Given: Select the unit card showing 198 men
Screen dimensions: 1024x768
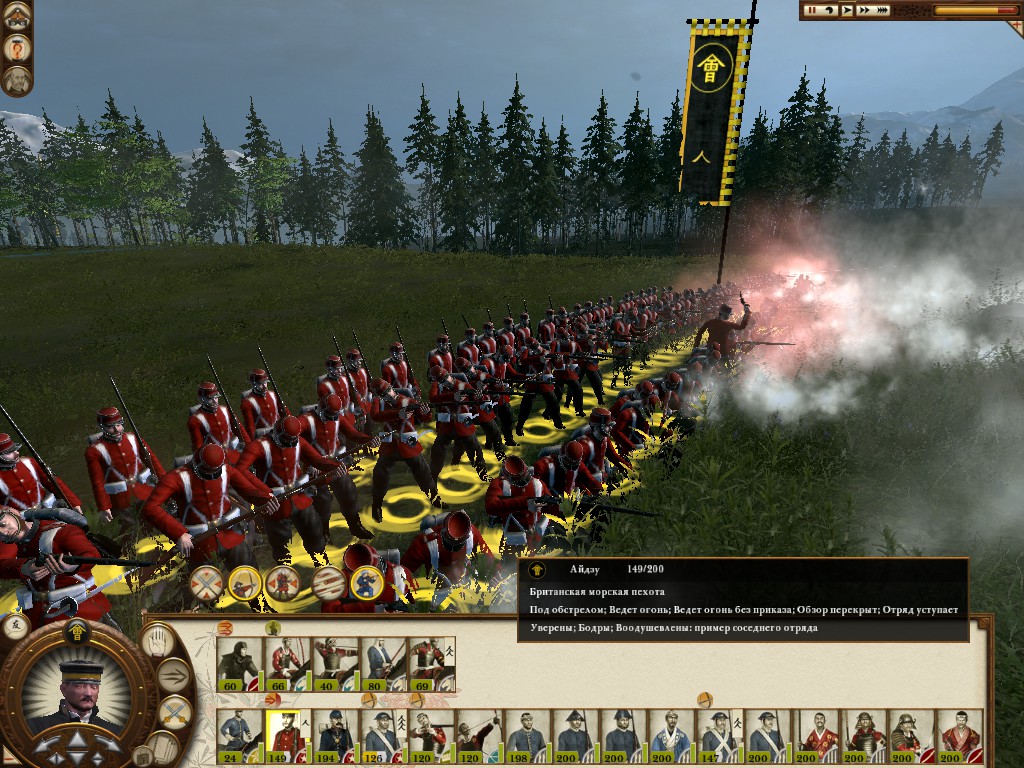Looking at the screenshot, I should click(x=526, y=735).
